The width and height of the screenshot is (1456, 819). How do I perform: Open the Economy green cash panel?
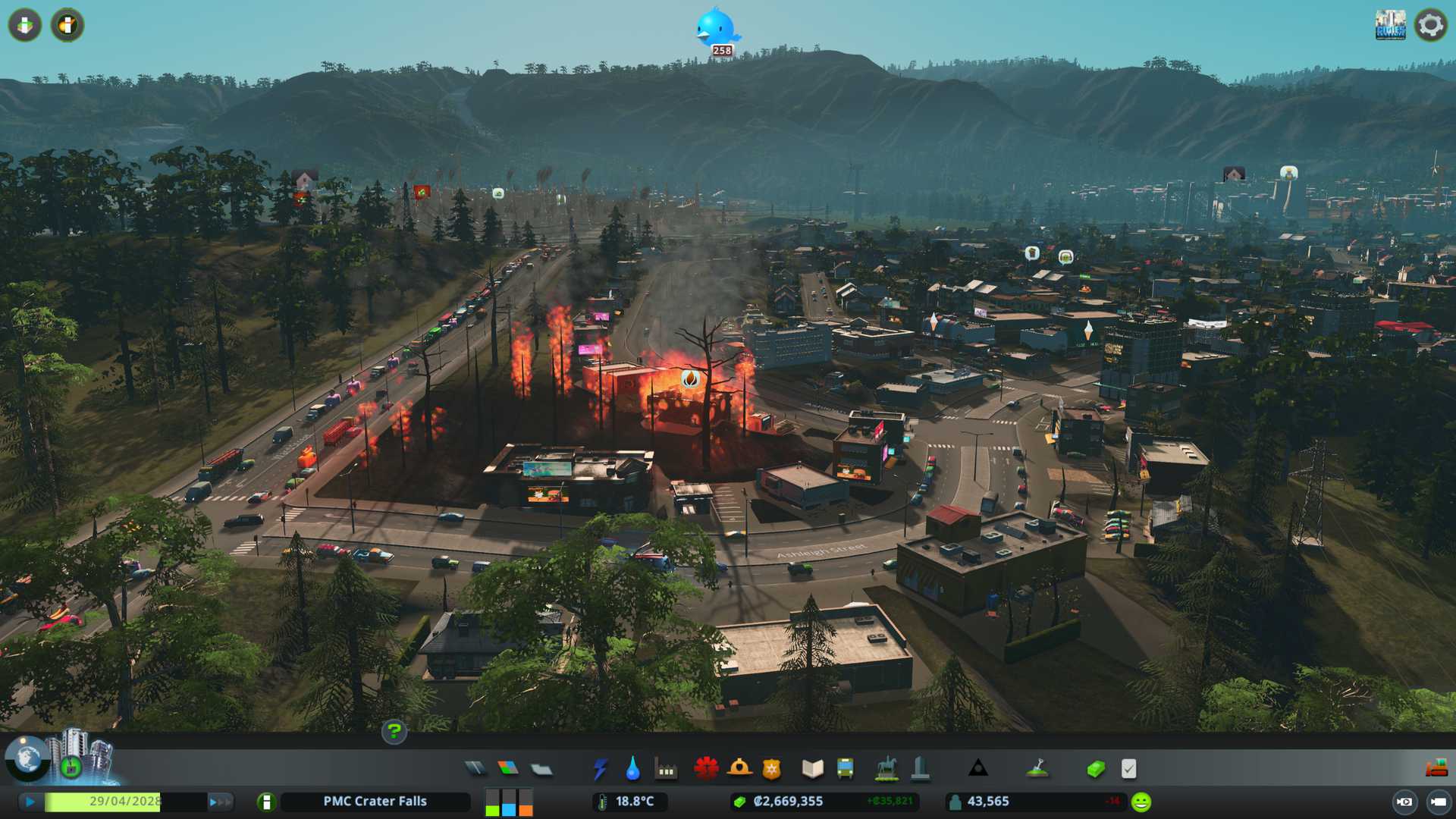[x=1096, y=769]
